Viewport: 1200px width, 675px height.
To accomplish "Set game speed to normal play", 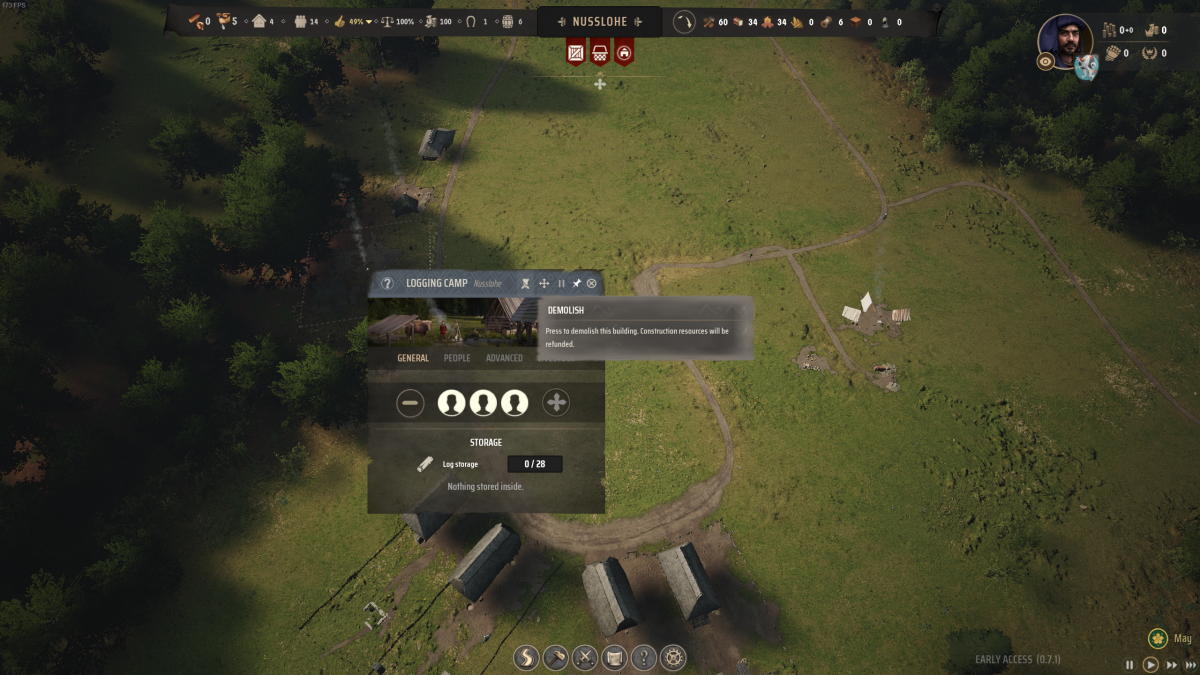I will tap(1151, 664).
